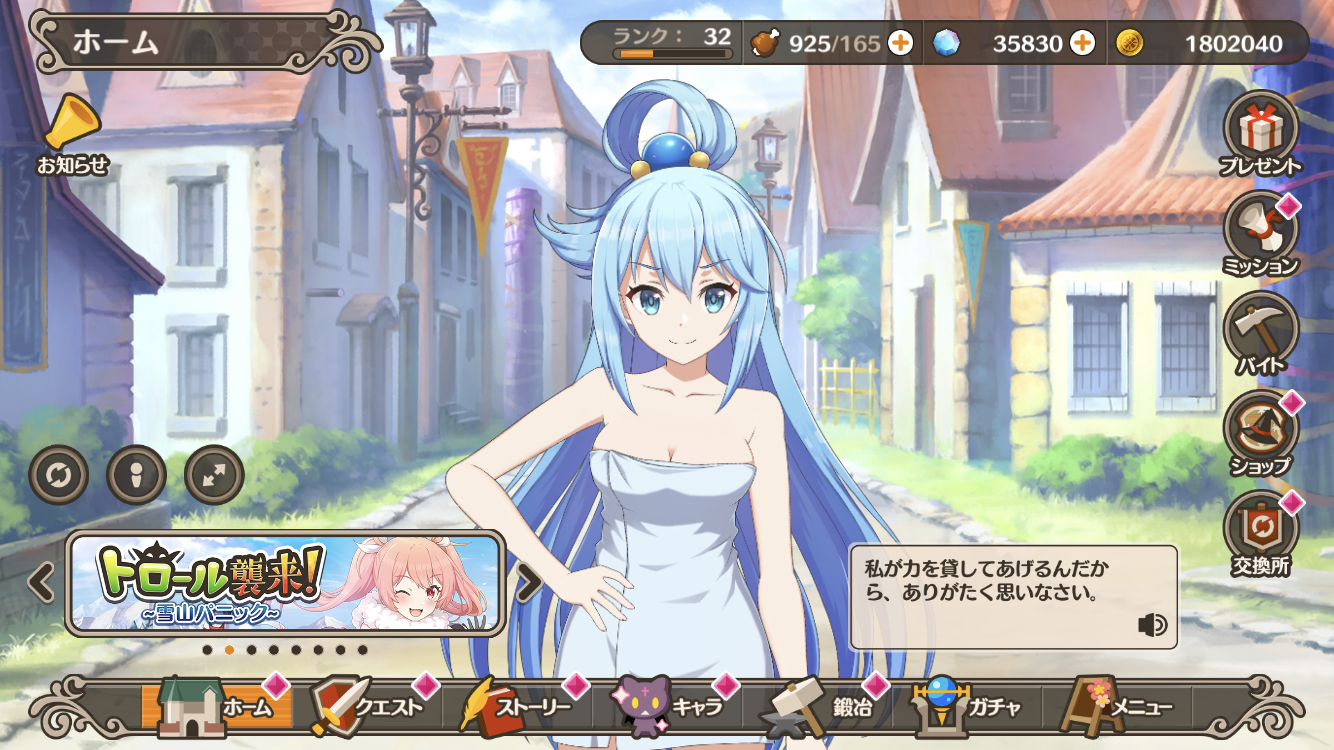Click the circular arrows swap button
This screenshot has width=1334, height=750.
pos(59,475)
